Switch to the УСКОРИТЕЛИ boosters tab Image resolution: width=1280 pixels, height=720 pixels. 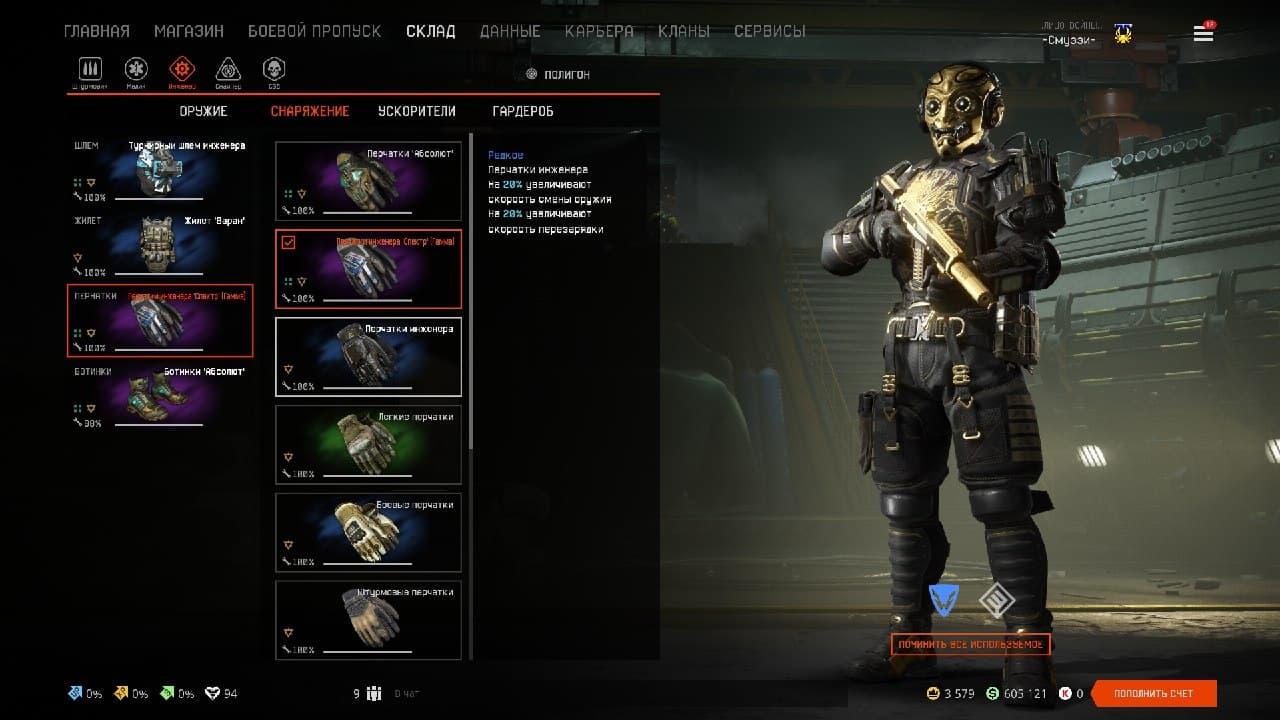pyautogui.click(x=417, y=111)
